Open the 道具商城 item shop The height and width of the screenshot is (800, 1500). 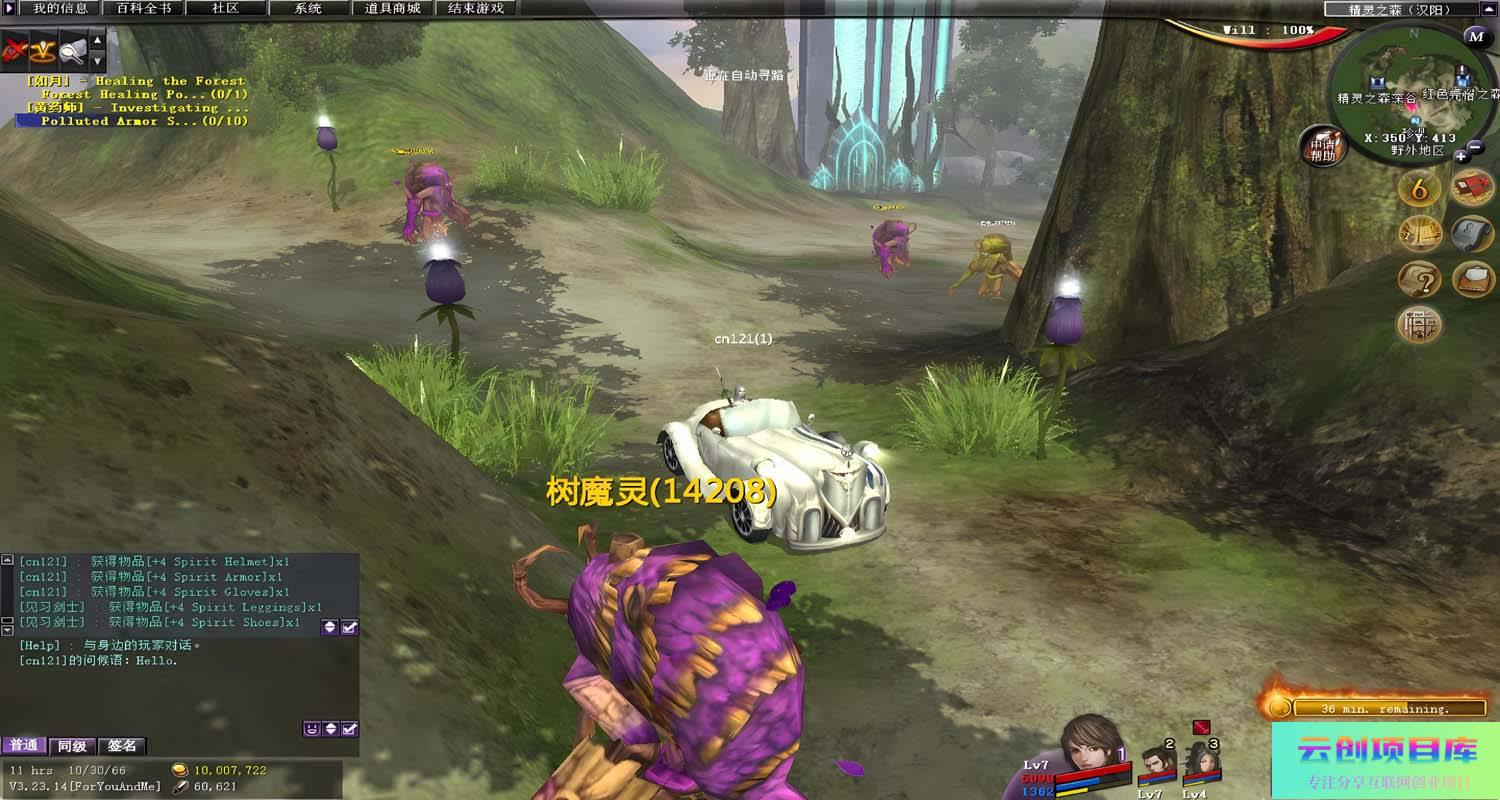click(x=393, y=8)
